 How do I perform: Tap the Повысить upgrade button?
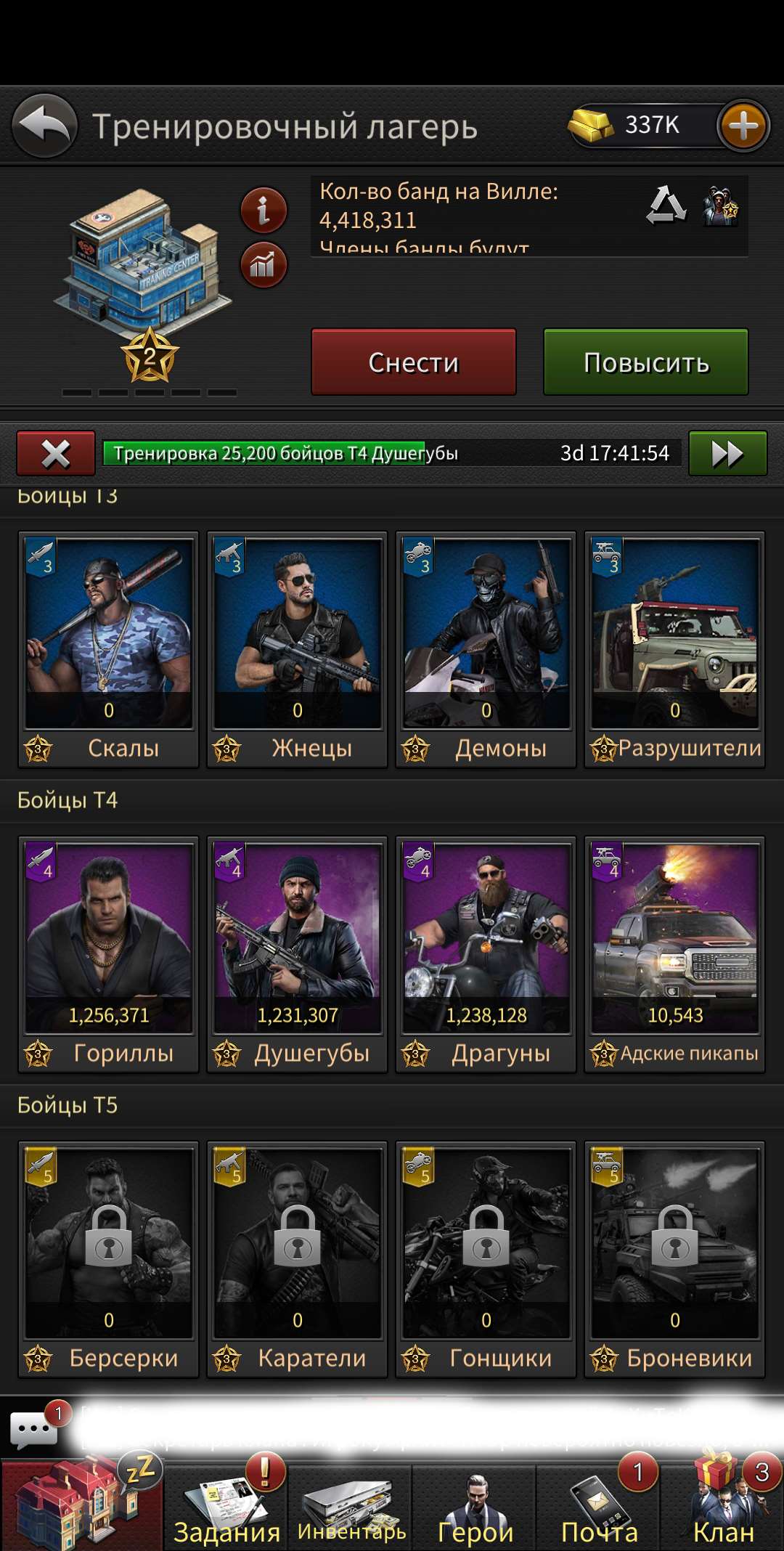pyautogui.click(x=646, y=362)
